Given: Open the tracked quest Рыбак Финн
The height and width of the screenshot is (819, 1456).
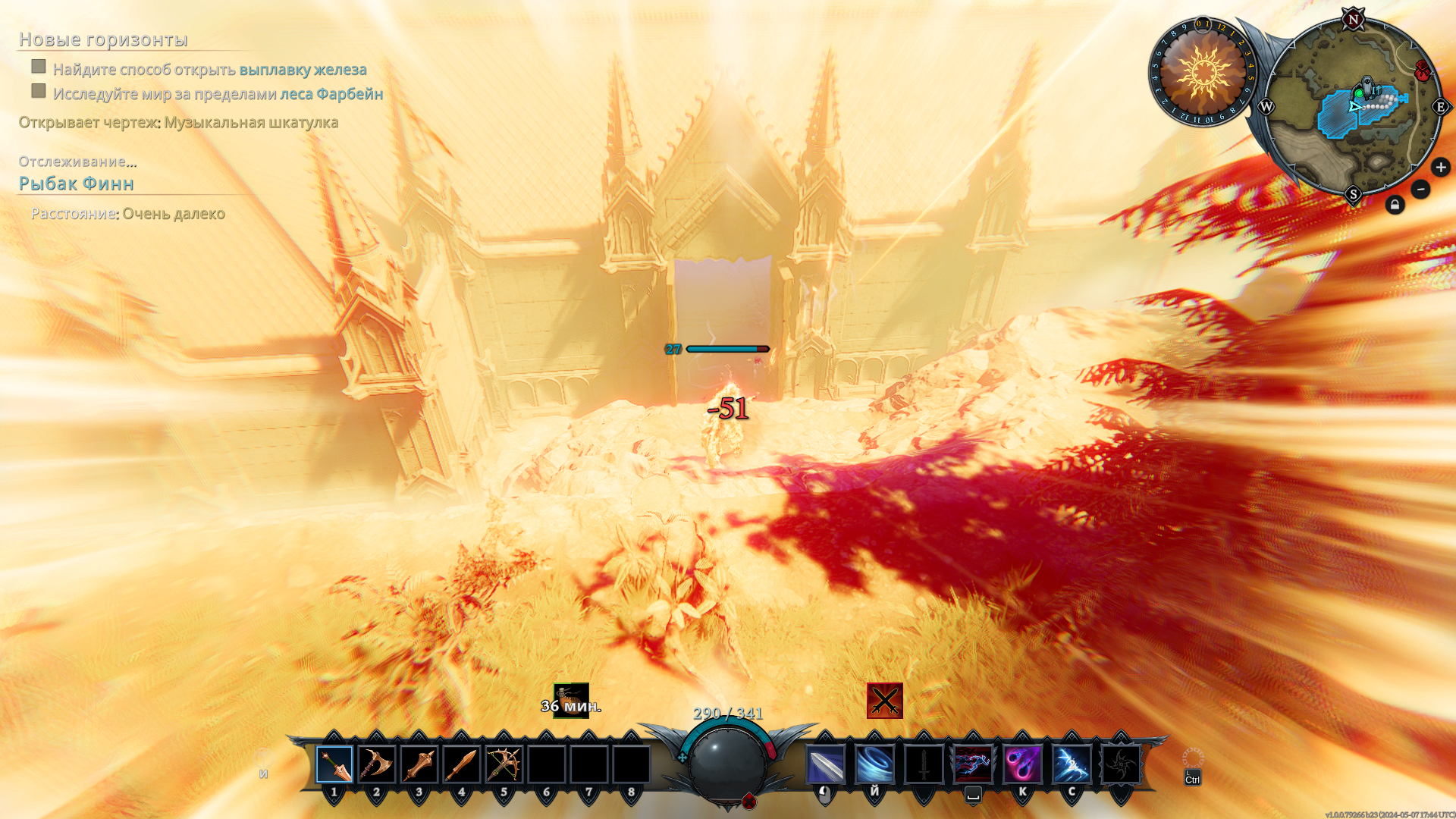Looking at the screenshot, I should pyautogui.click(x=77, y=184).
